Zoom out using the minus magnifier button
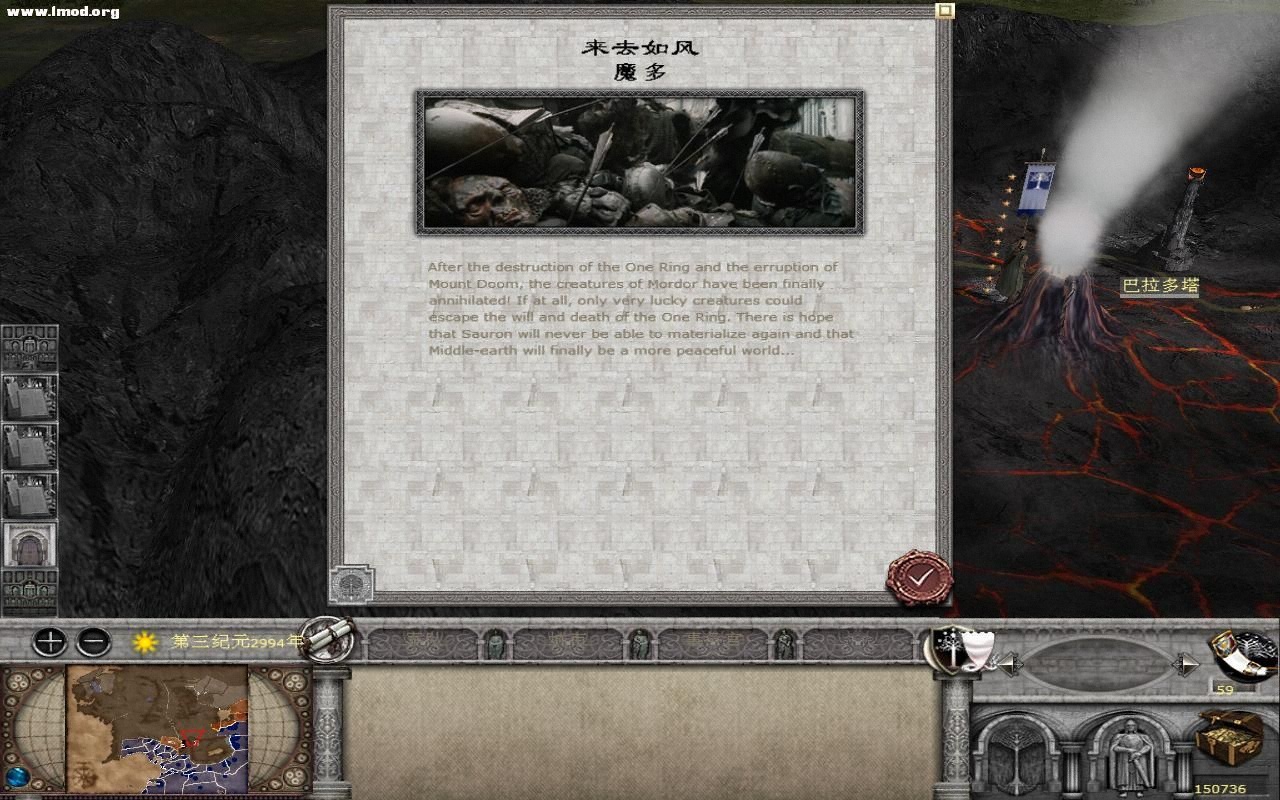Viewport: 1280px width, 800px height. pos(94,640)
